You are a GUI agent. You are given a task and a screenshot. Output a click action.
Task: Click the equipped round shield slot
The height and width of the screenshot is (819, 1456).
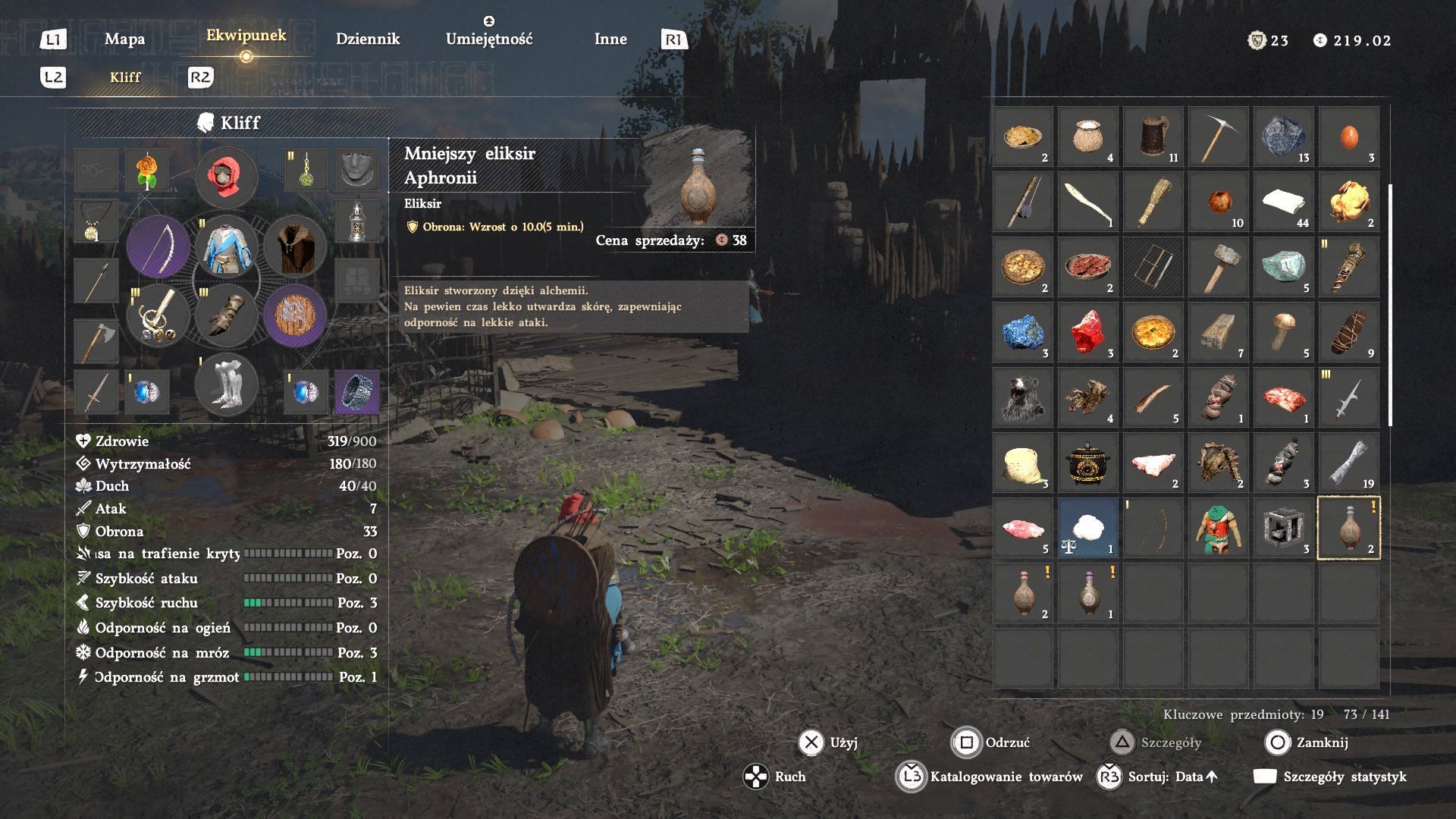(x=295, y=315)
